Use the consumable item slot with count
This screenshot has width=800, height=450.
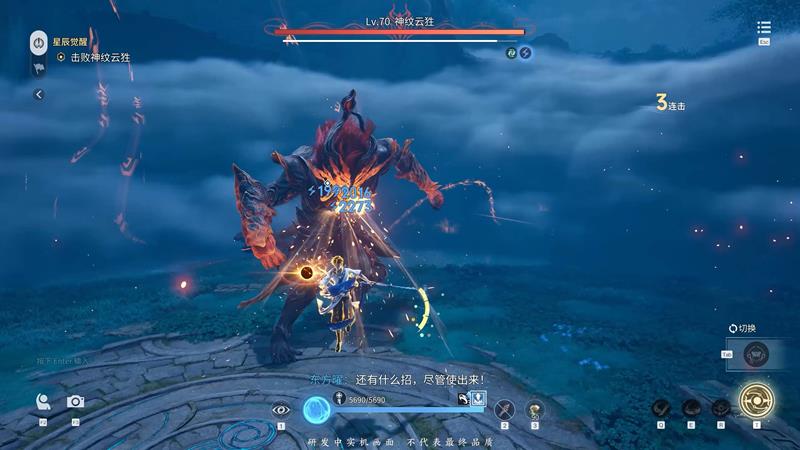535,408
